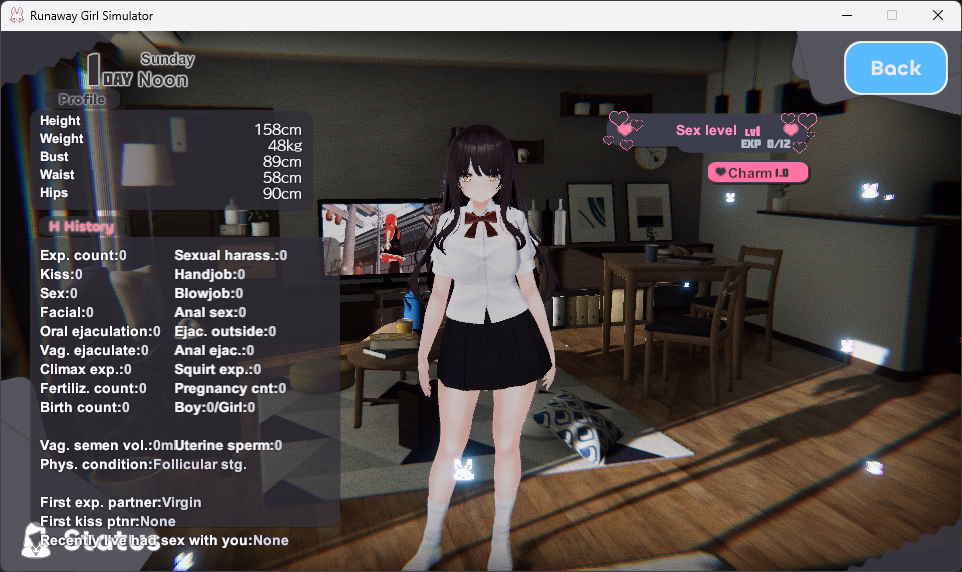The width and height of the screenshot is (962, 572).
Task: Close the Runaway Girl Simulator window
Action: tap(937, 15)
